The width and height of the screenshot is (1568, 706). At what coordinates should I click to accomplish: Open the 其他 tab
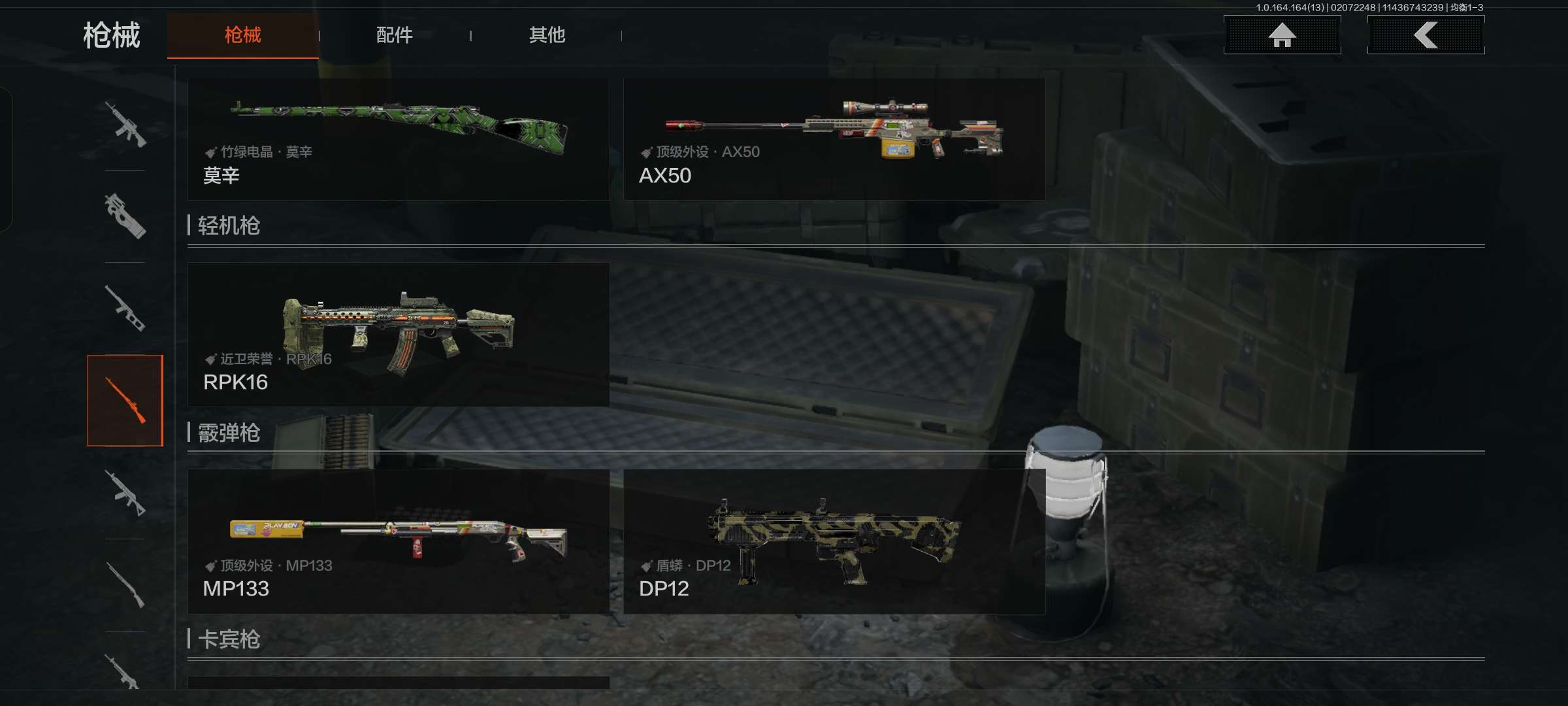point(547,35)
